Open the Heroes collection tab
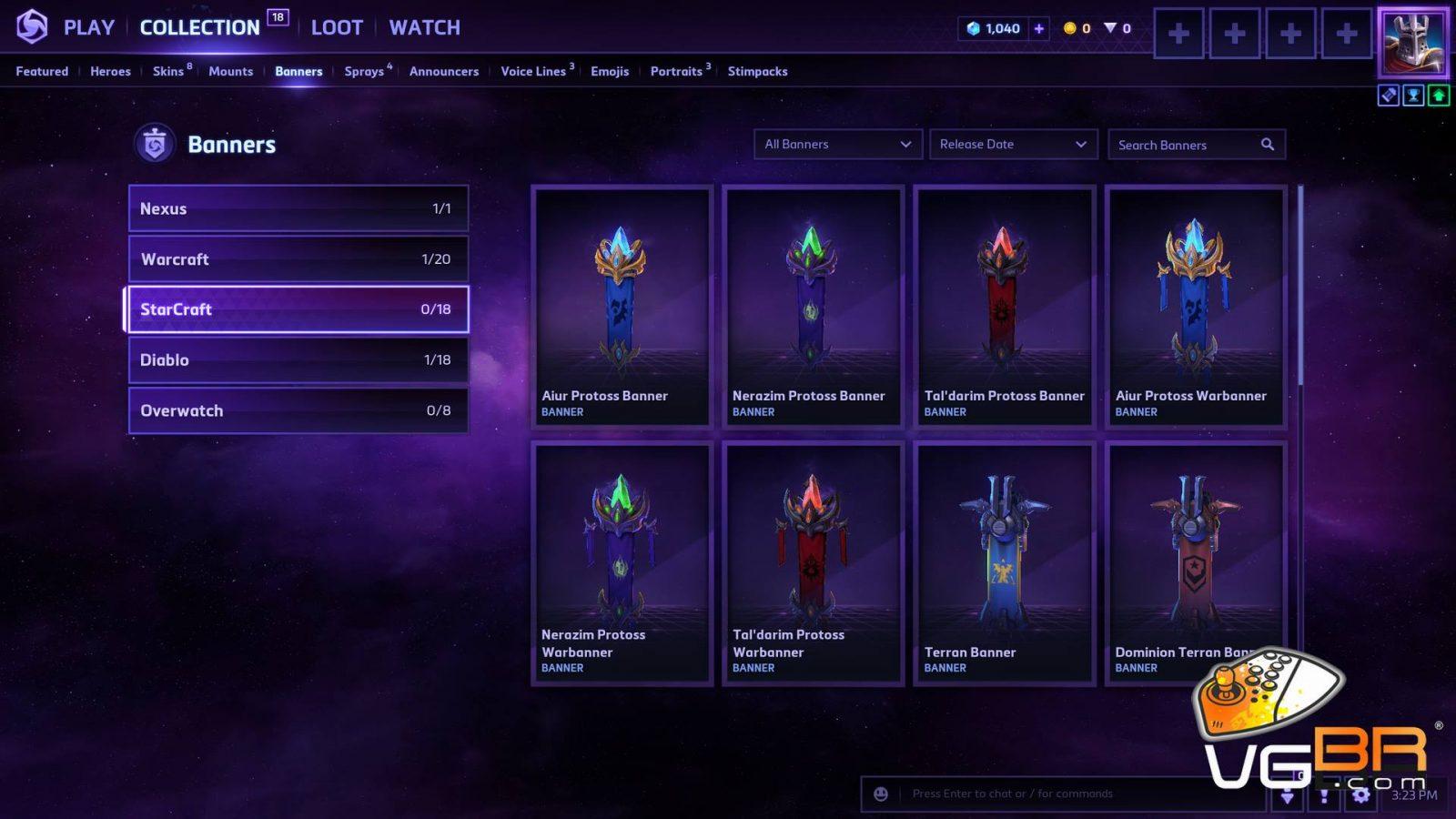The width and height of the screenshot is (1456, 819). click(110, 71)
